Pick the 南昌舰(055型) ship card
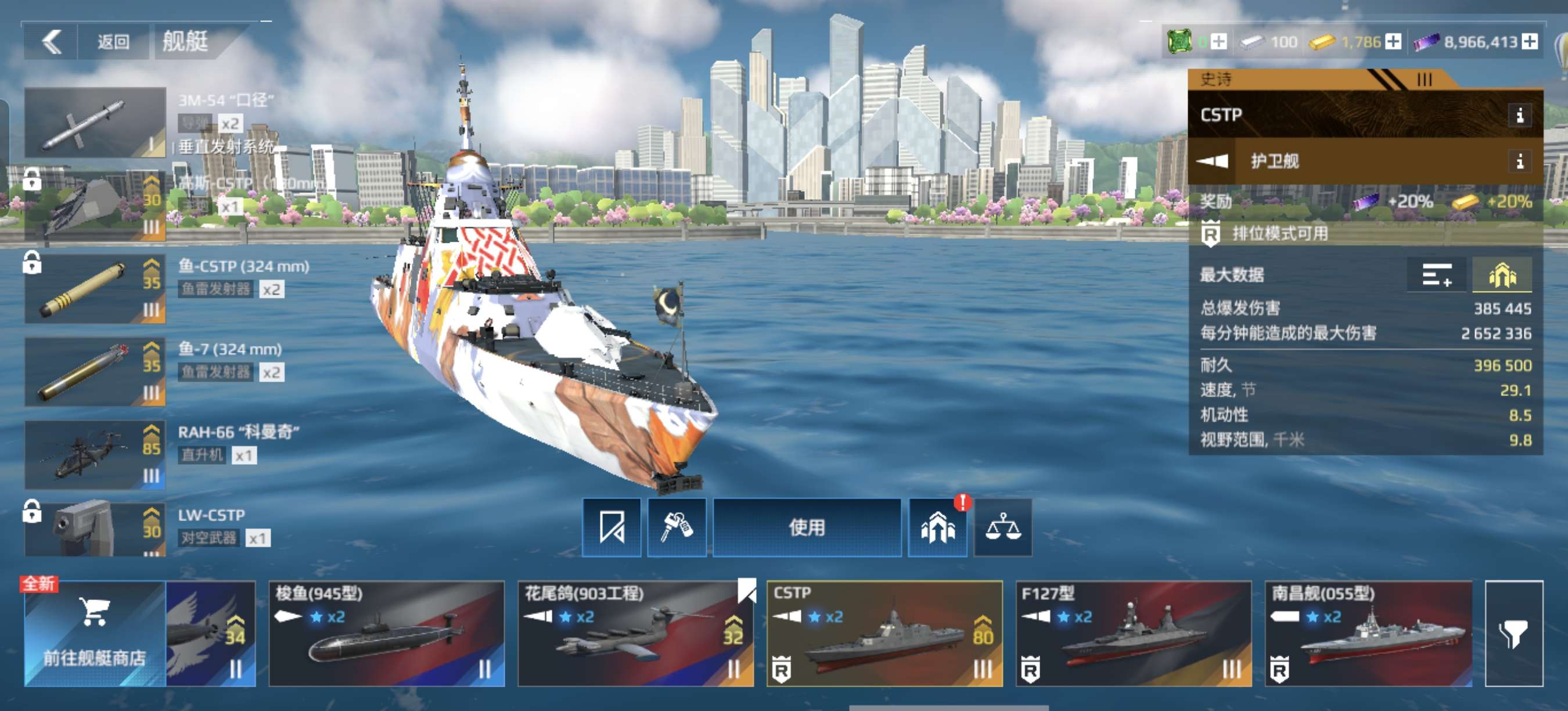 click(1368, 633)
